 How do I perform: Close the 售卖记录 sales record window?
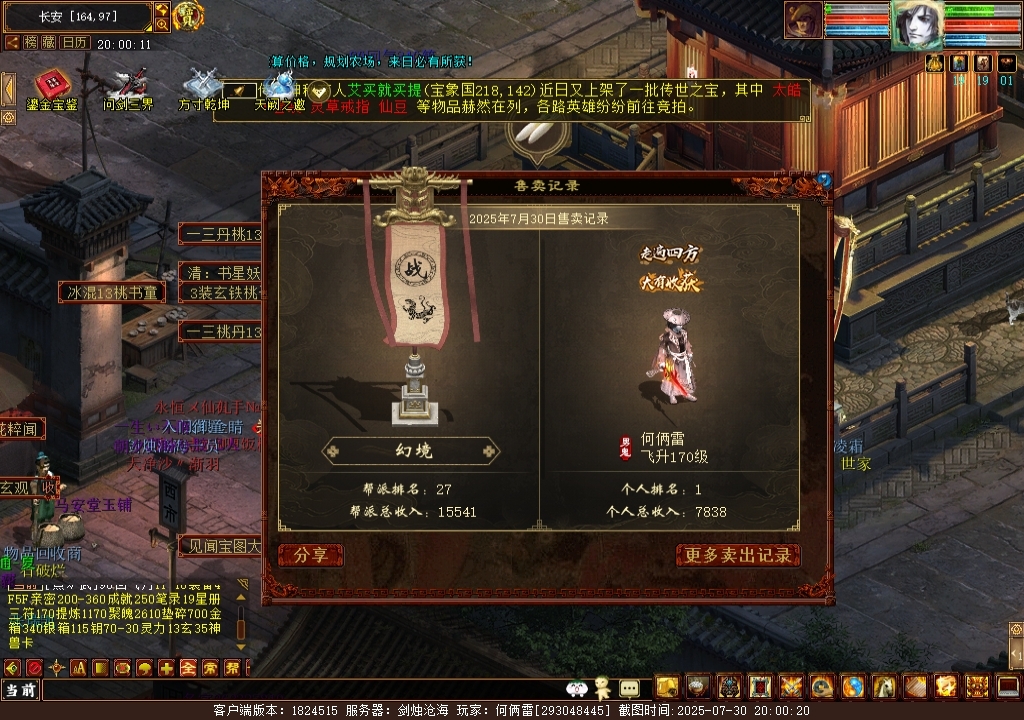point(824,180)
